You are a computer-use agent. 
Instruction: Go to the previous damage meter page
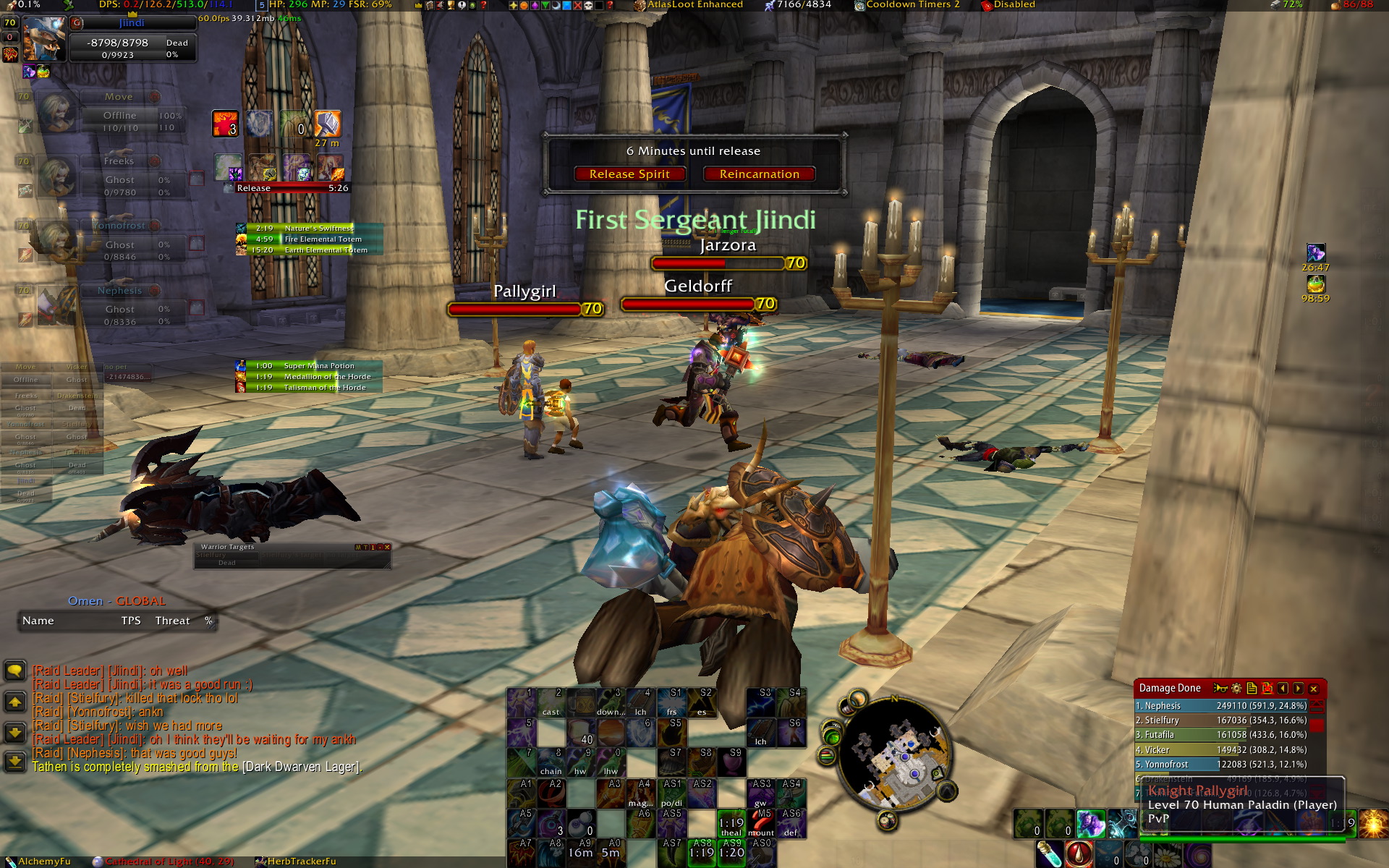point(1283,689)
